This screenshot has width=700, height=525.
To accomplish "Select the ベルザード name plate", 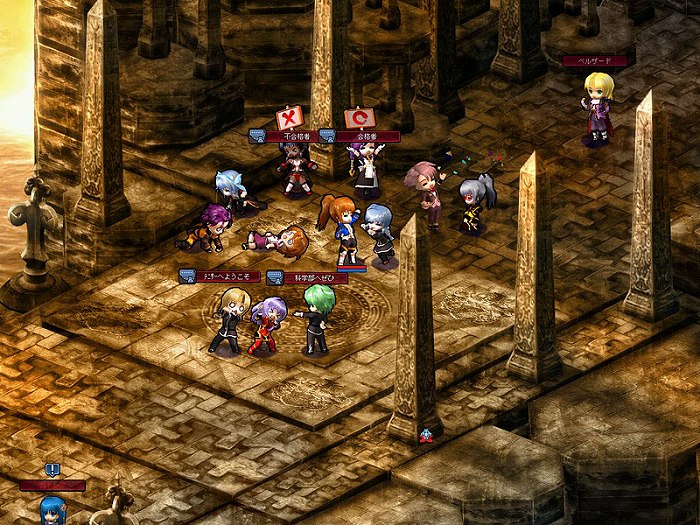I will 596,61.
